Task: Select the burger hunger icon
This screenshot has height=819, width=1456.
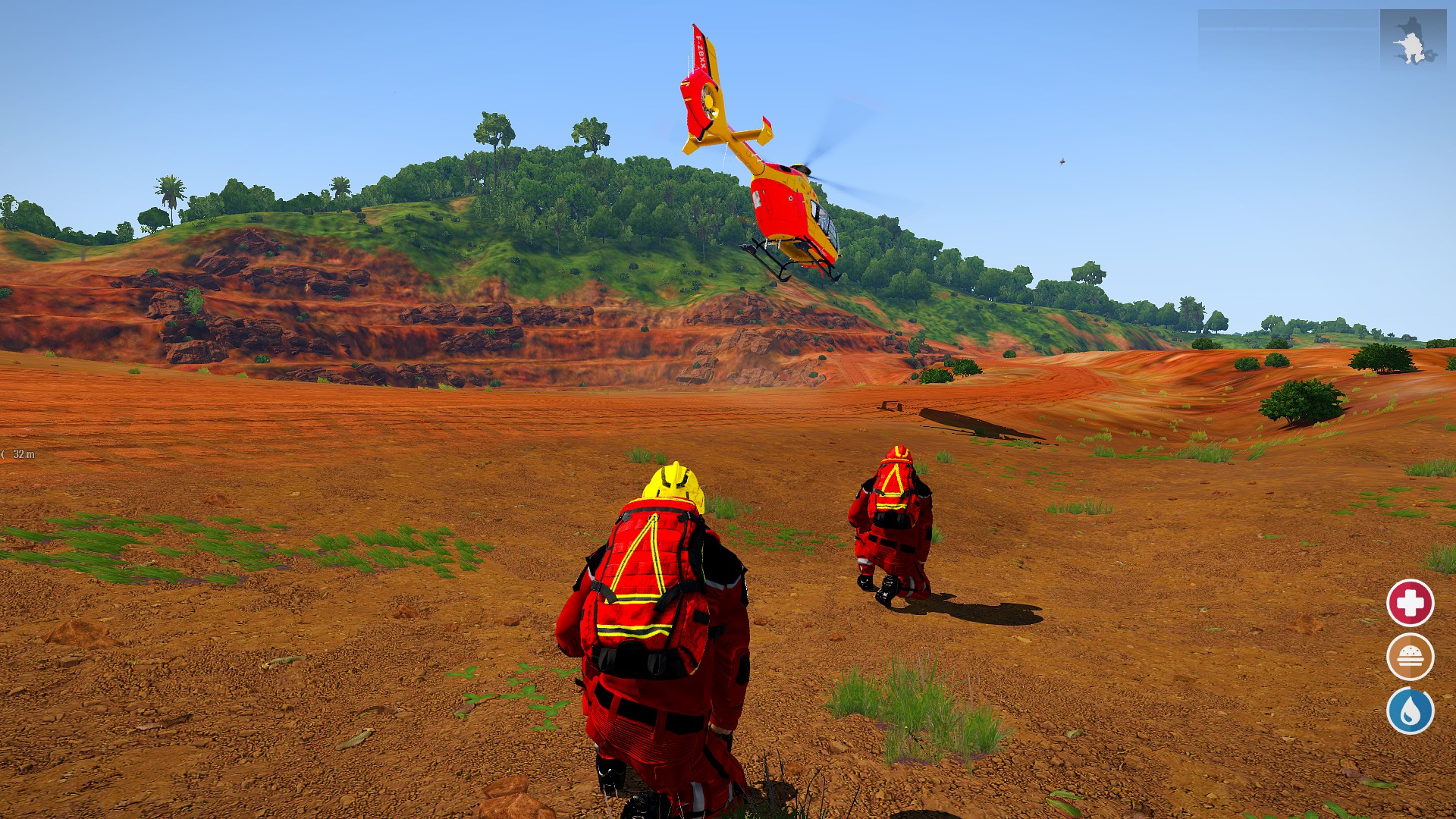Action: (1410, 657)
